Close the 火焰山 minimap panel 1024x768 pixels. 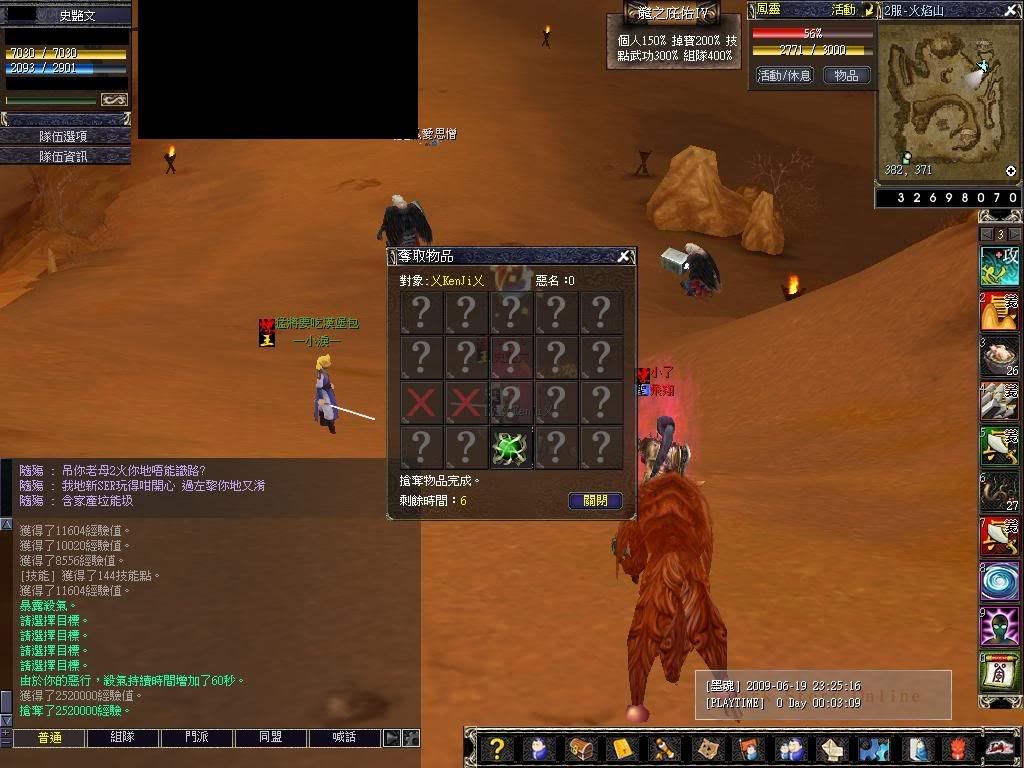(1011, 9)
